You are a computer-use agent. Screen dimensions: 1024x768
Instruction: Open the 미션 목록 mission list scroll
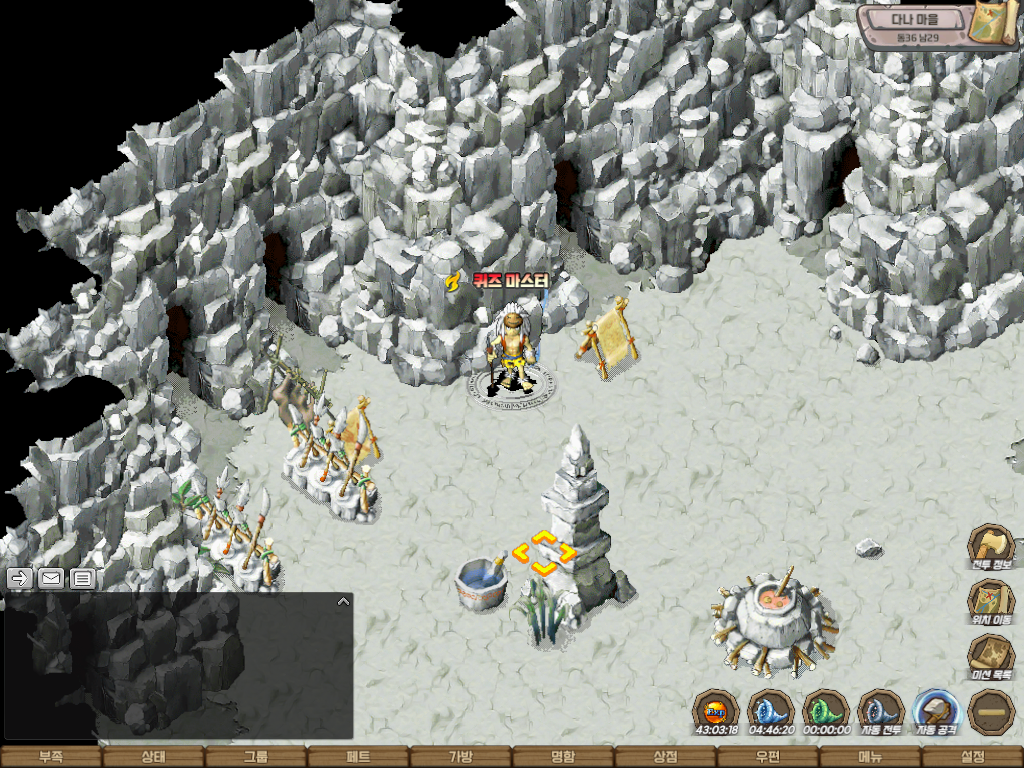click(991, 658)
